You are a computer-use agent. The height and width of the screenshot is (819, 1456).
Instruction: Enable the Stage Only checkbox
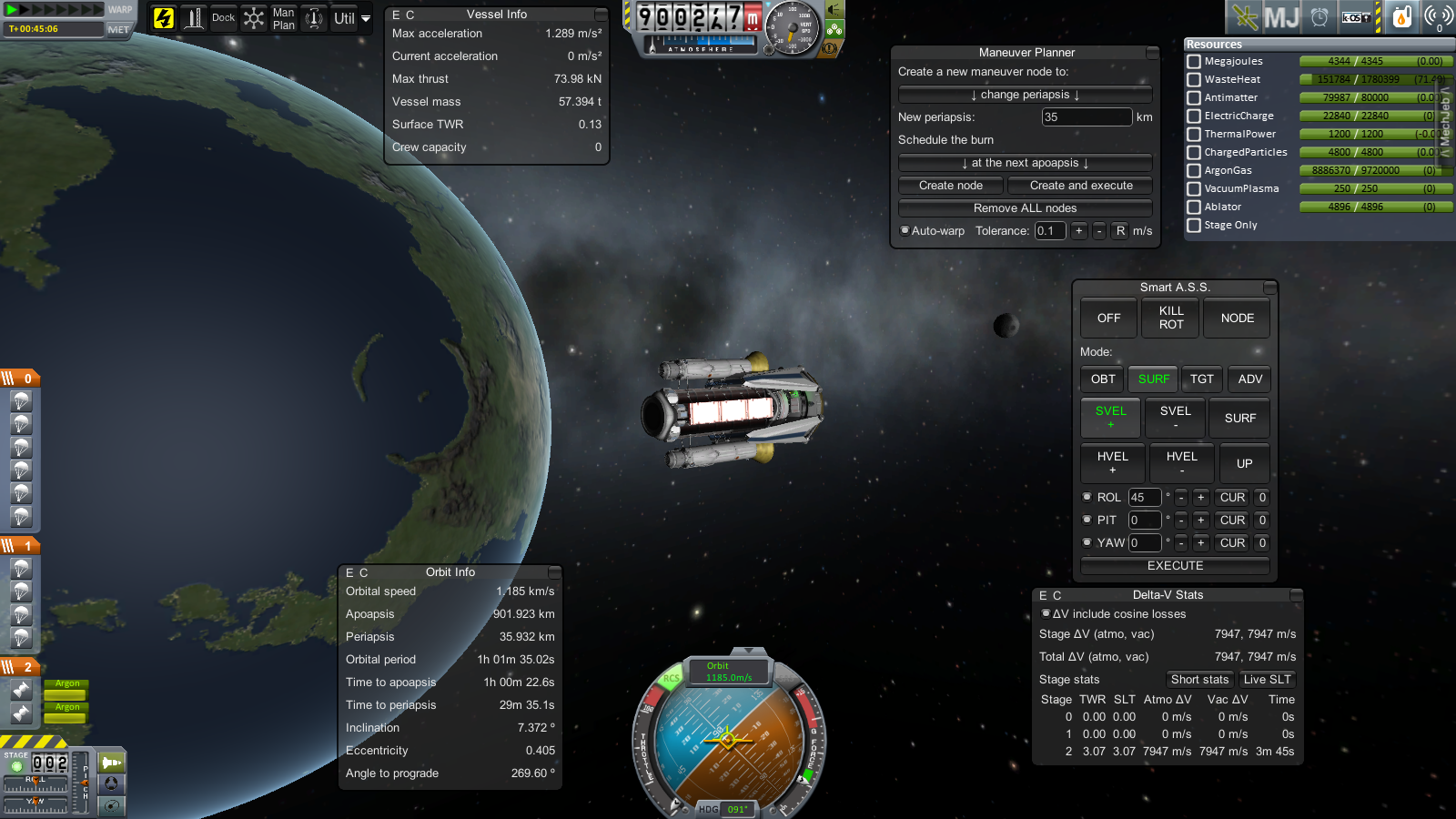pos(1194,226)
